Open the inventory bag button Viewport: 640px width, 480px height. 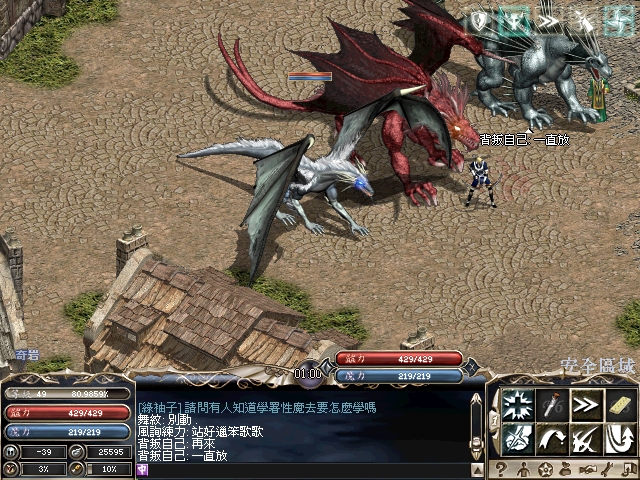point(567,470)
